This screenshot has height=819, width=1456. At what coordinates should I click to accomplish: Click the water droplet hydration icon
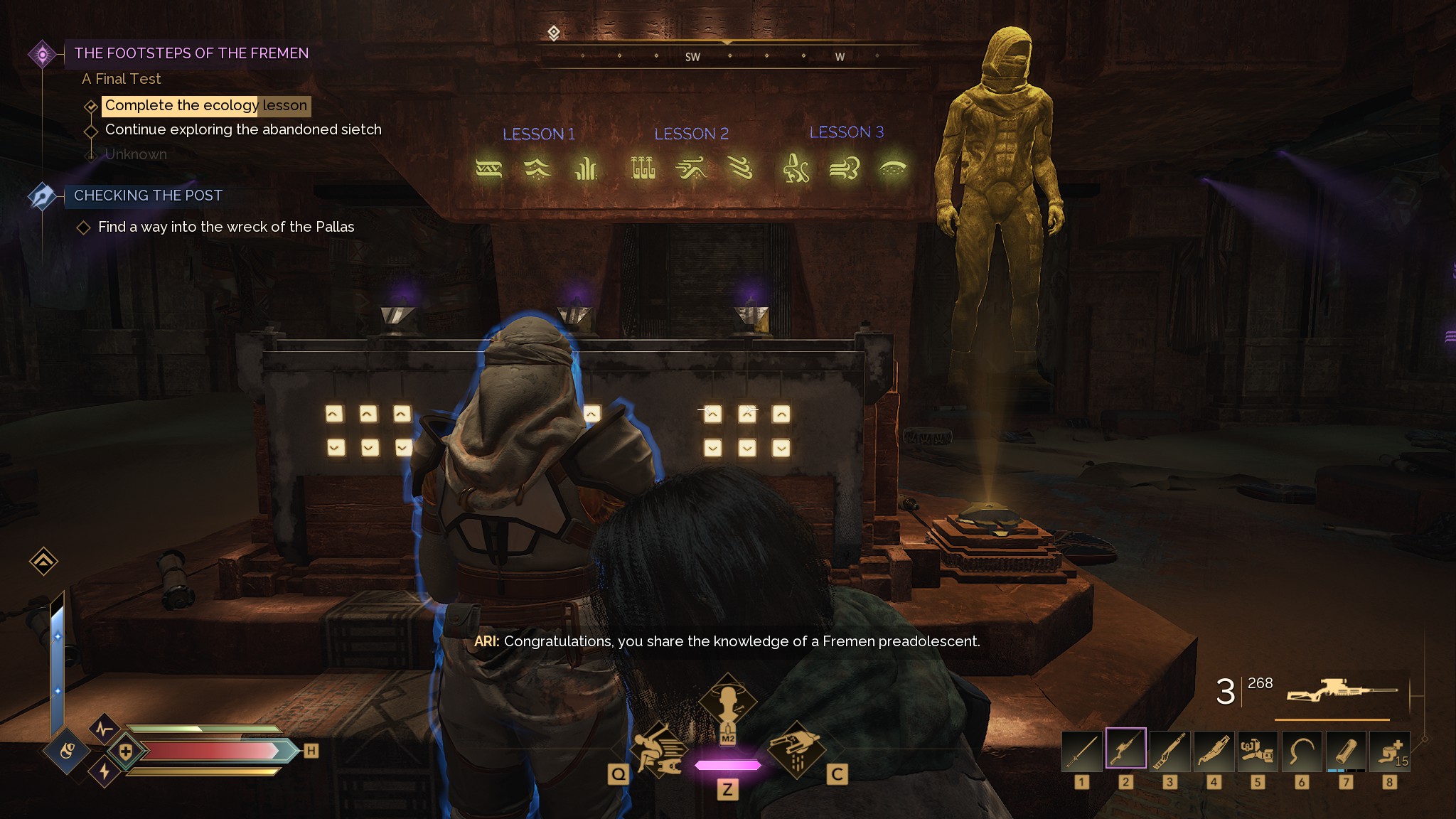(x=67, y=750)
